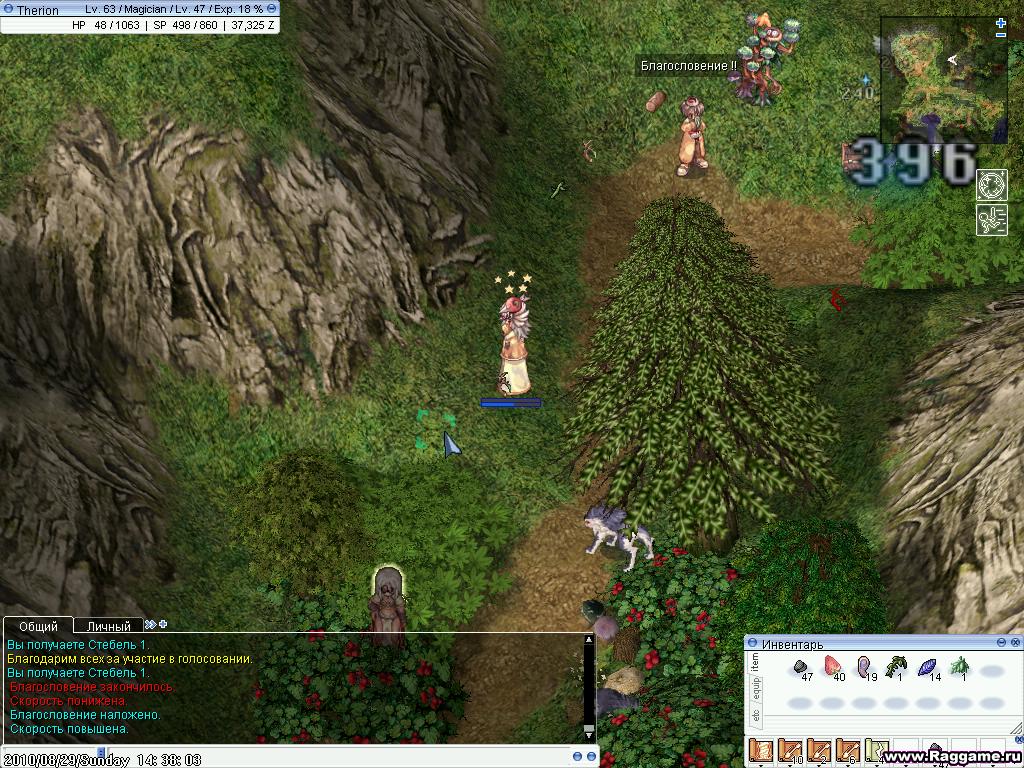Viewport: 1024px width, 768px height.
Task: Select the item tab in the inventory
Action: (755, 661)
